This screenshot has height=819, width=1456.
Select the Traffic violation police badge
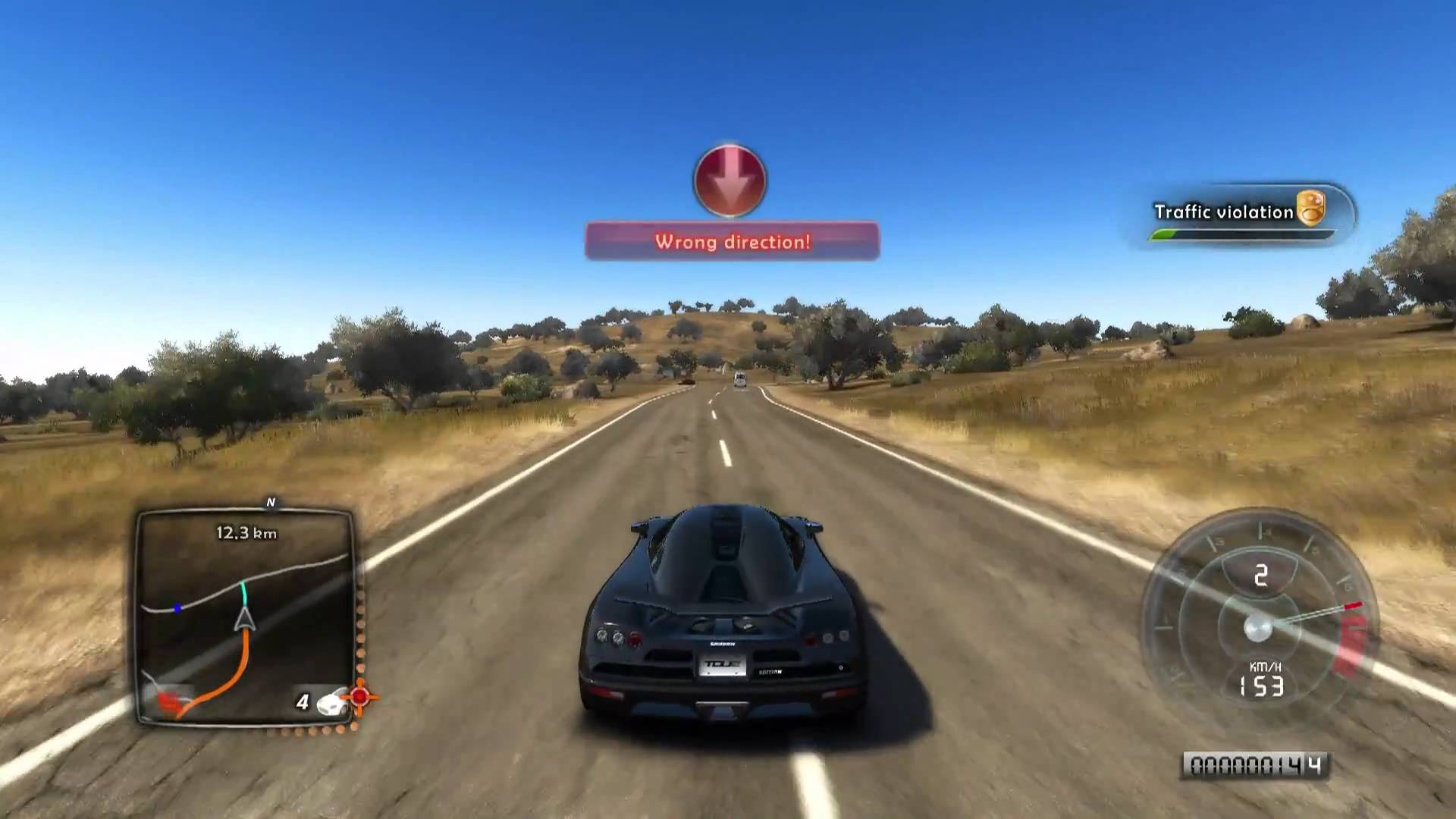point(1310,208)
